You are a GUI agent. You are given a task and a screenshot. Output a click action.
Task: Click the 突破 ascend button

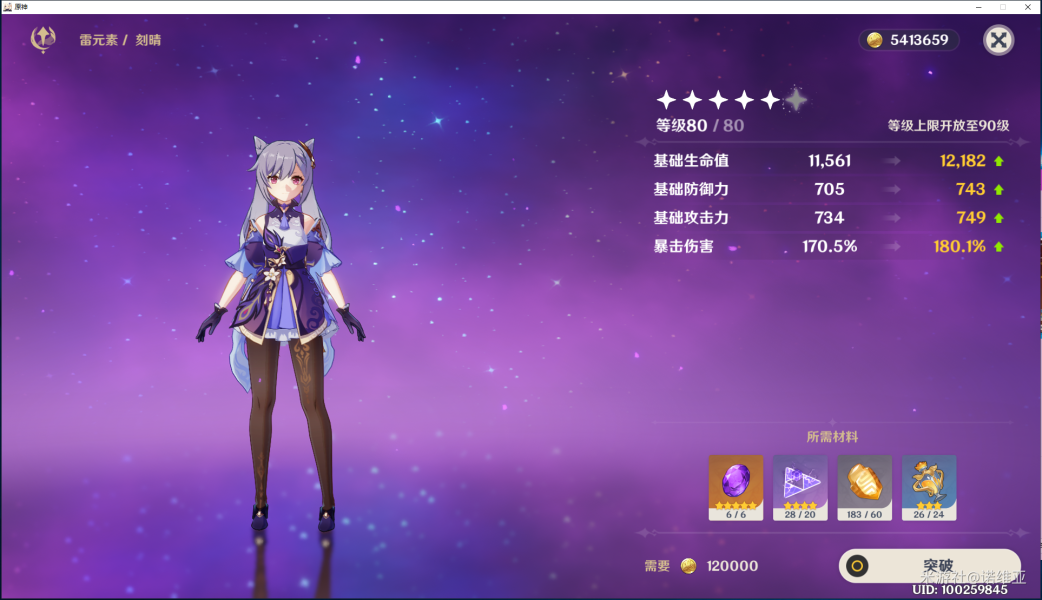(929, 566)
